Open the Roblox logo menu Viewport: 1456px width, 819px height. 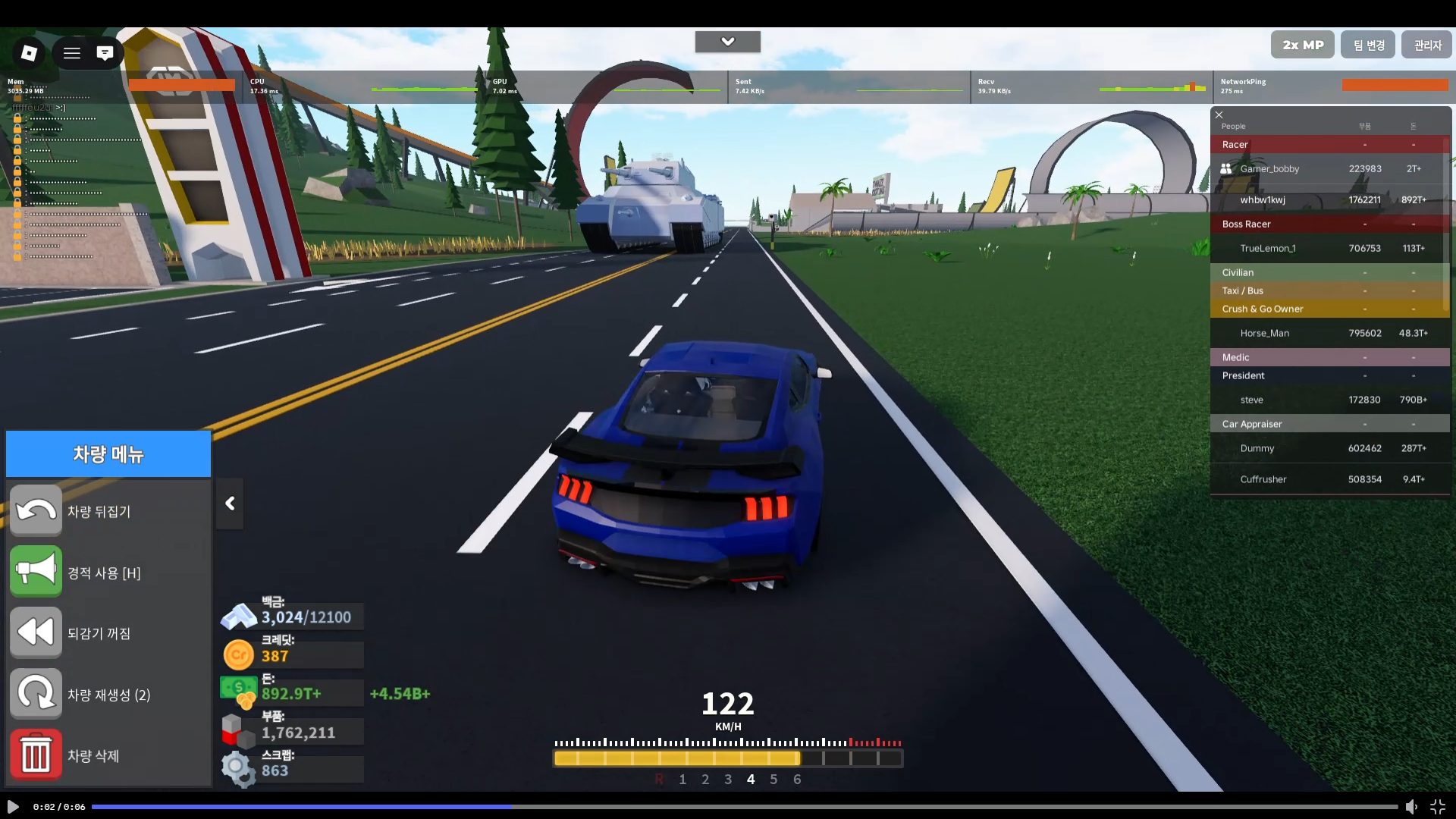point(29,52)
